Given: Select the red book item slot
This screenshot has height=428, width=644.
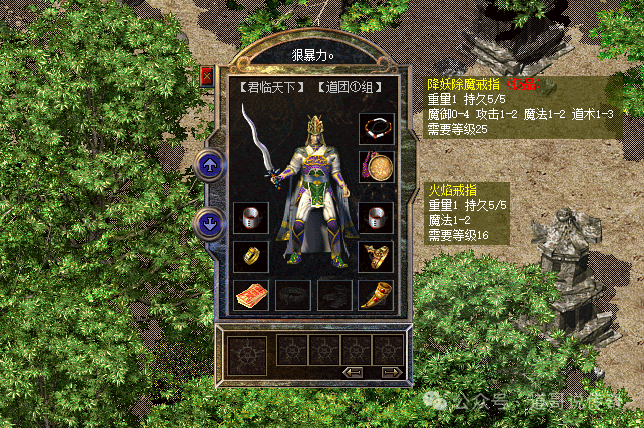Looking at the screenshot, I should coord(249,294).
